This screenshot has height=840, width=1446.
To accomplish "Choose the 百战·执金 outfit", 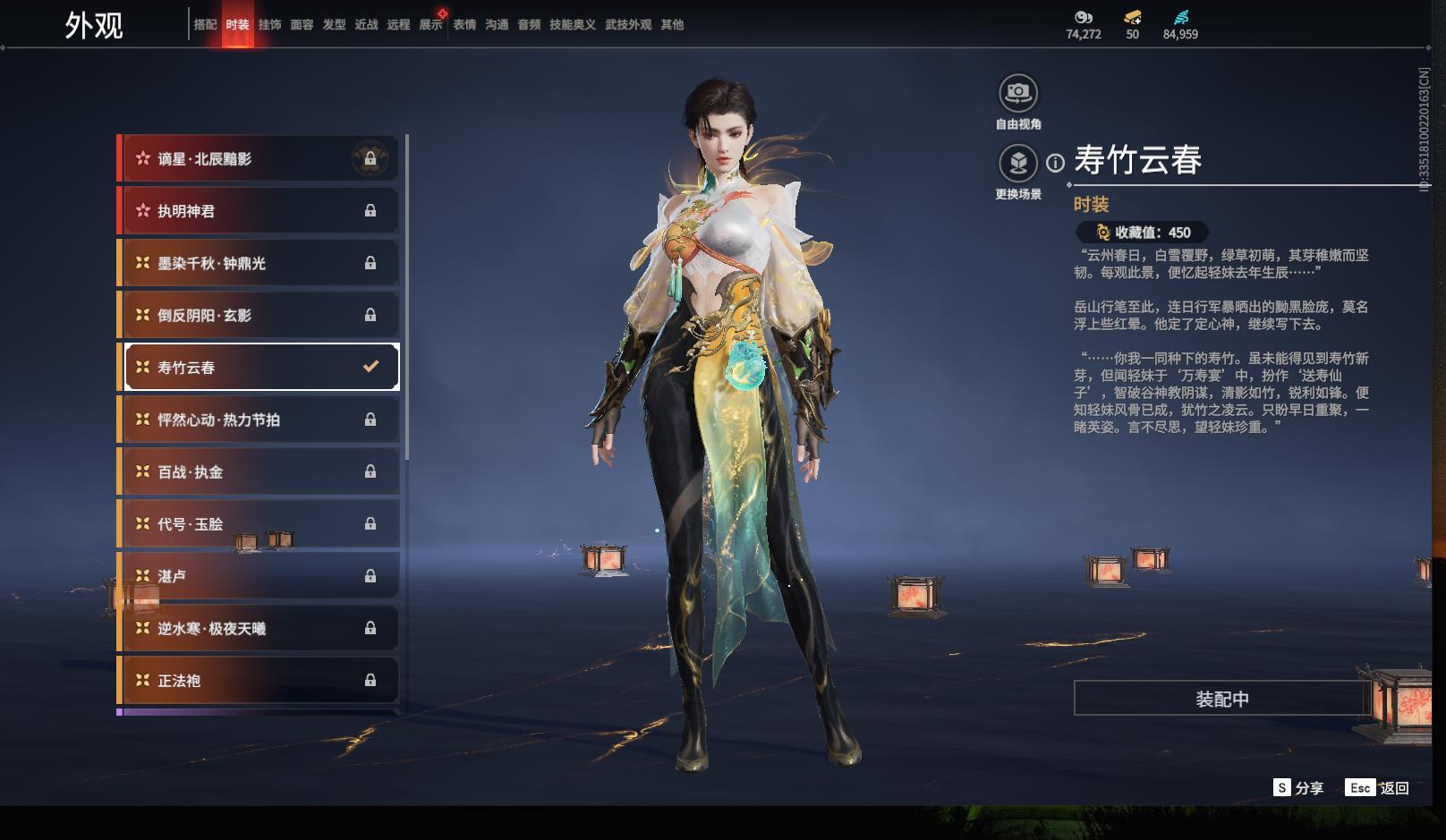I will pos(259,471).
